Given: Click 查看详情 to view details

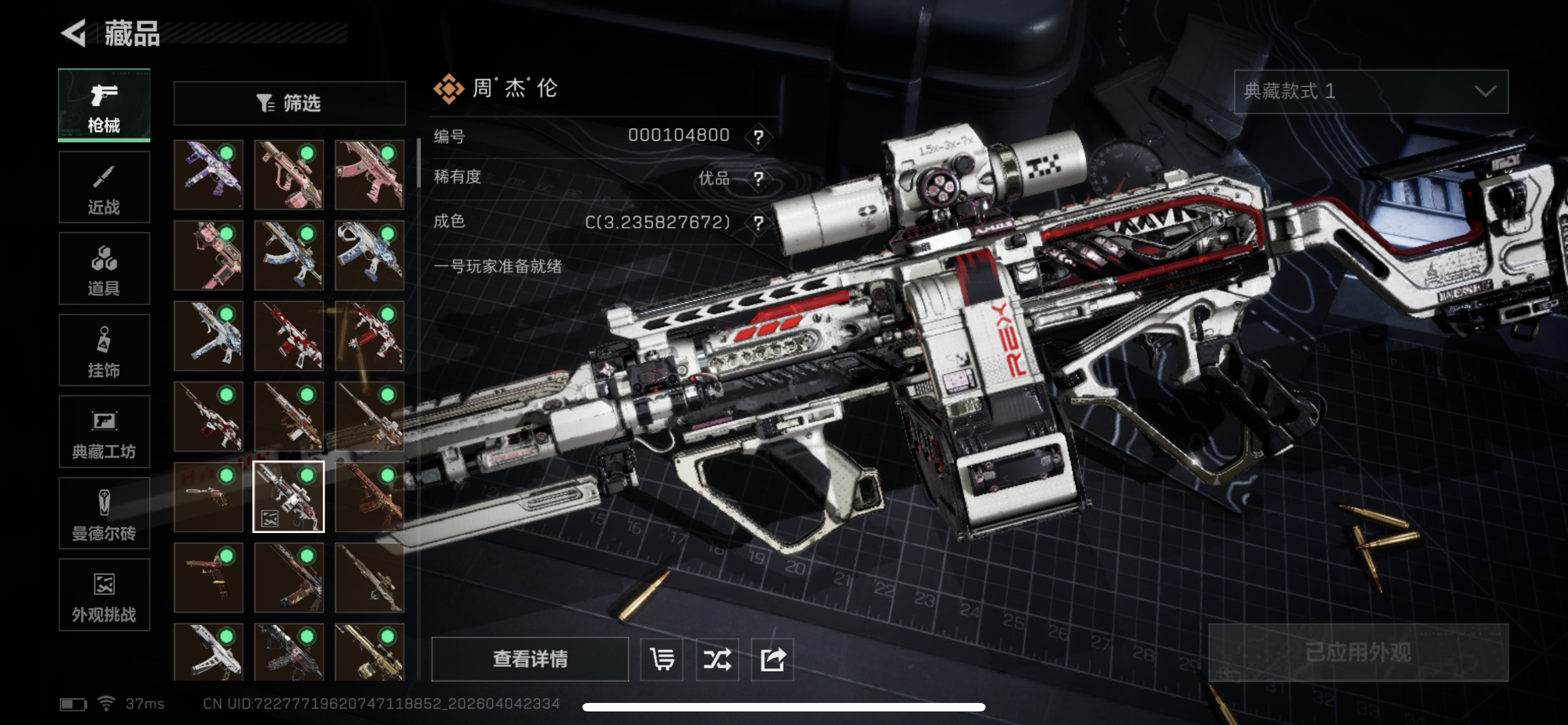Looking at the screenshot, I should (529, 658).
